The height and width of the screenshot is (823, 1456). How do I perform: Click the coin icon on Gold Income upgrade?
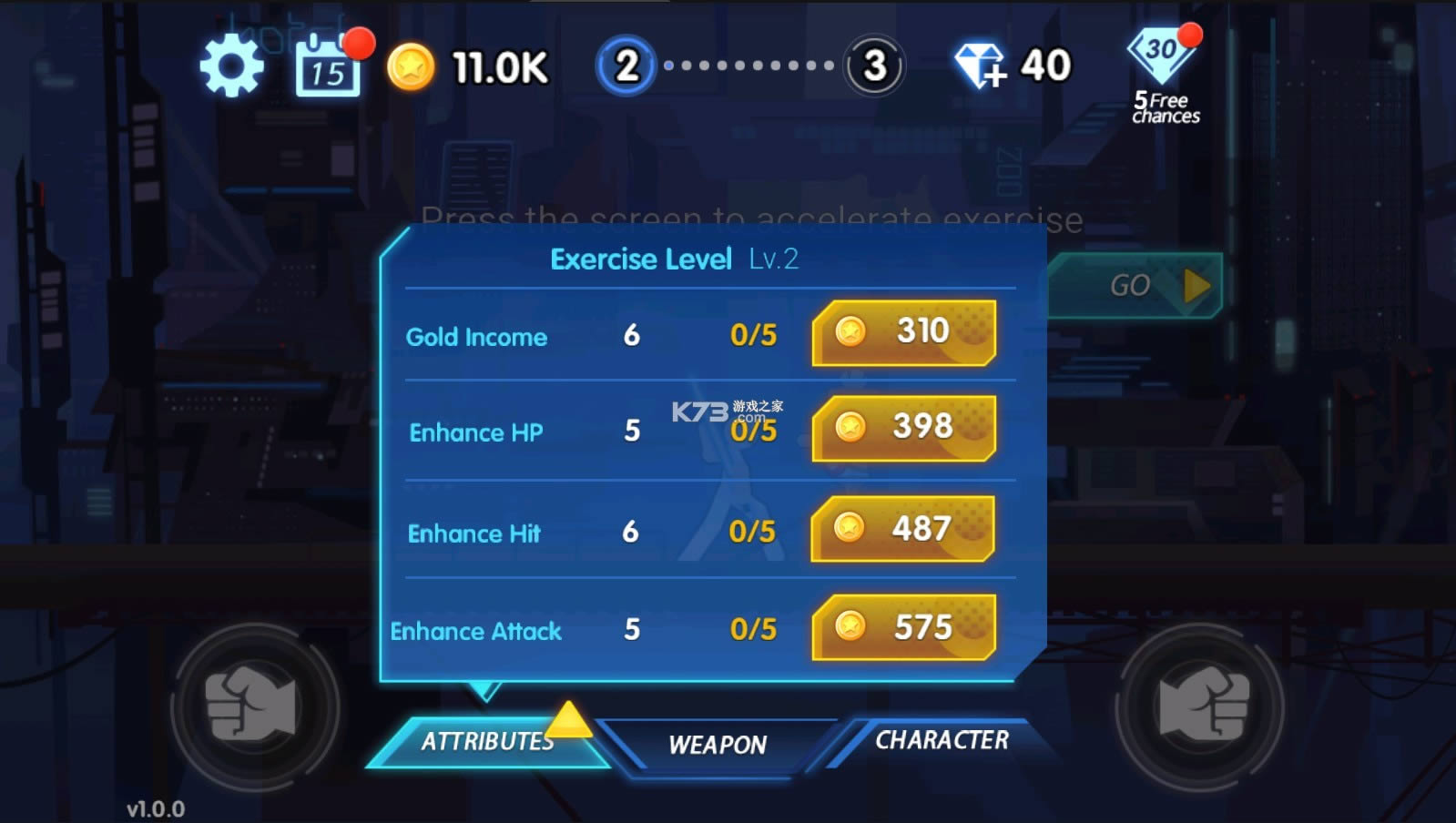point(853,331)
